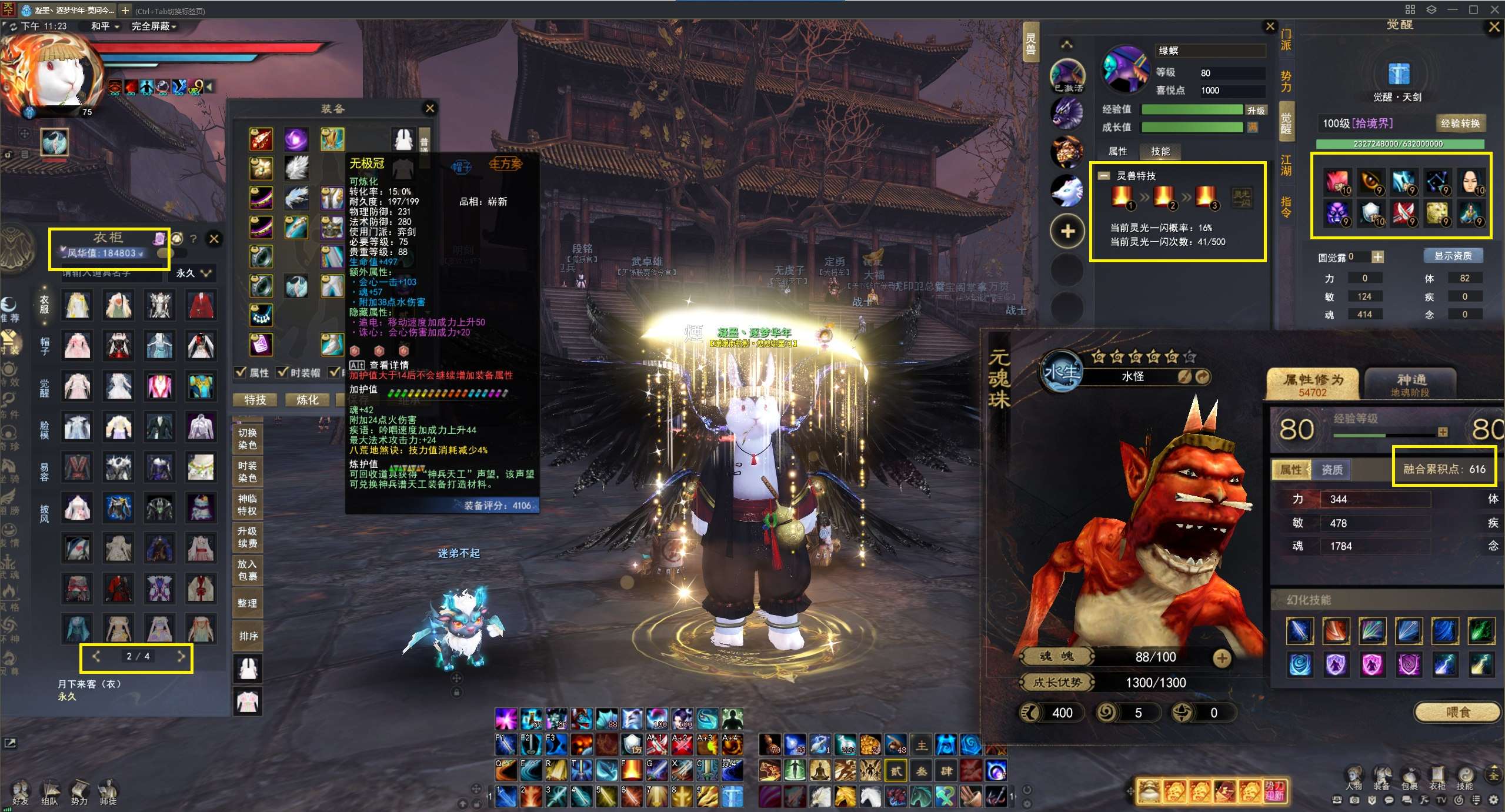This screenshot has height=812, width=1505.
Task: Toggle the 属性 checkbox under the equipment
Action: coord(241,372)
